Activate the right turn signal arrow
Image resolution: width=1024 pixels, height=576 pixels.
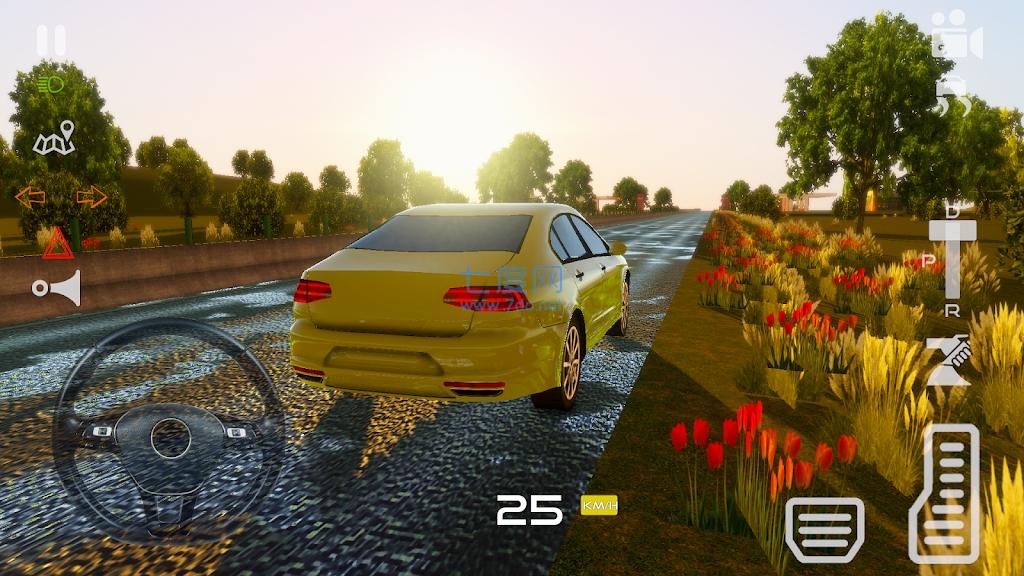click(91, 197)
